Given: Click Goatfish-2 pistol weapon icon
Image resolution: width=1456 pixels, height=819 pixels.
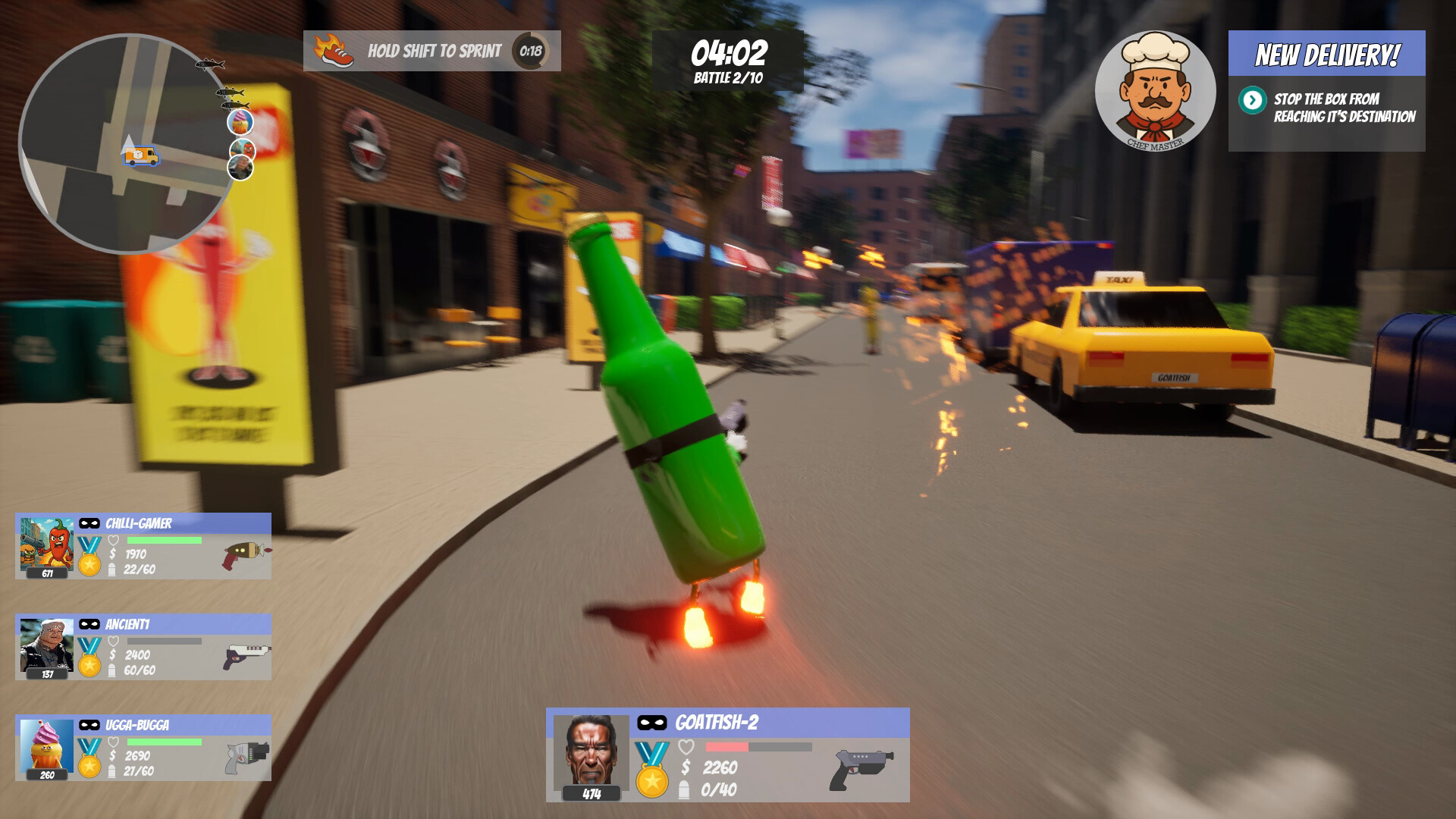Looking at the screenshot, I should coord(862,768).
